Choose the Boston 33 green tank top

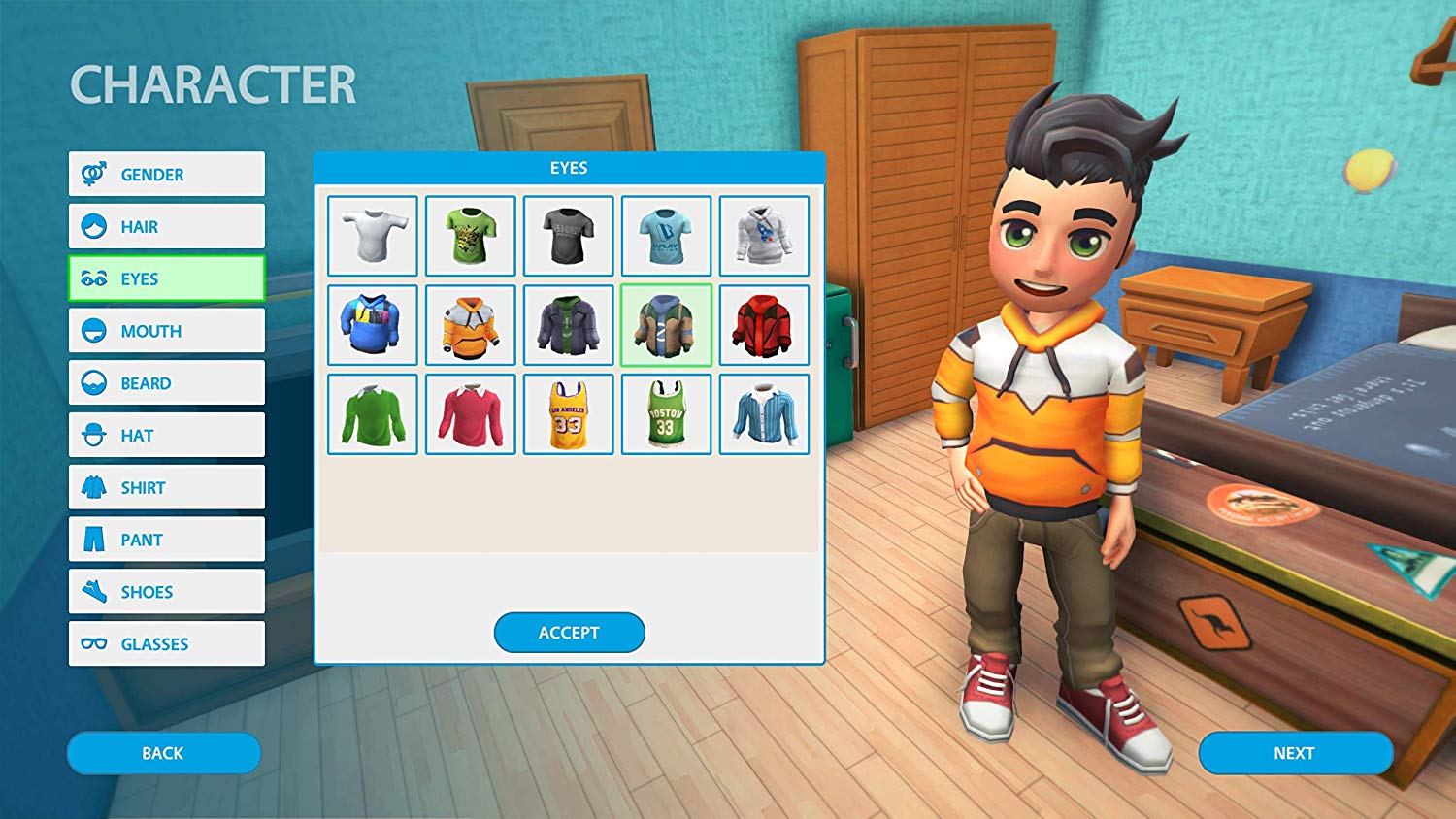pos(666,414)
